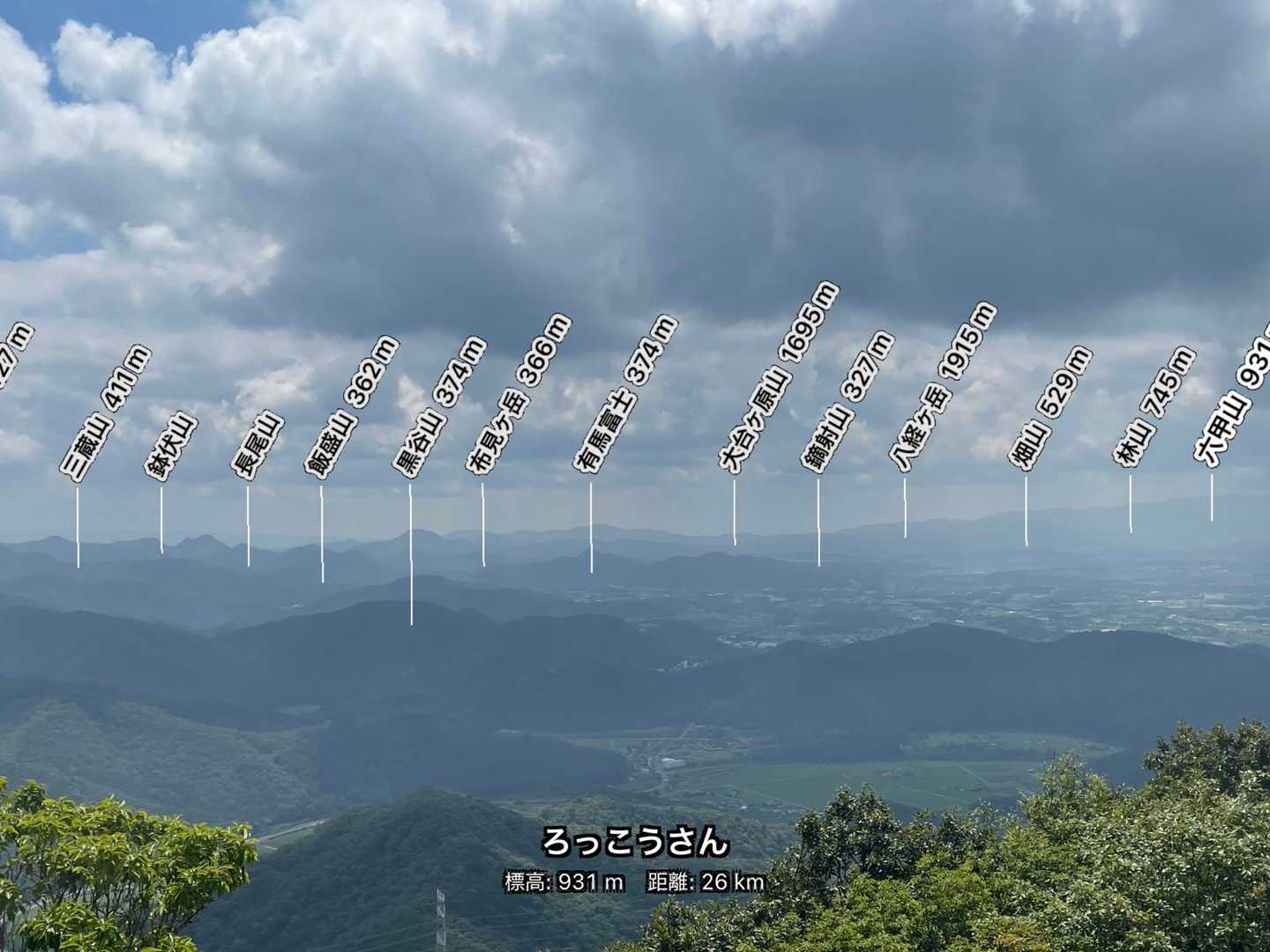This screenshot has width=1270, height=952.
Task: Tap the 鉢伏山 mountain label
Action: (x=171, y=446)
